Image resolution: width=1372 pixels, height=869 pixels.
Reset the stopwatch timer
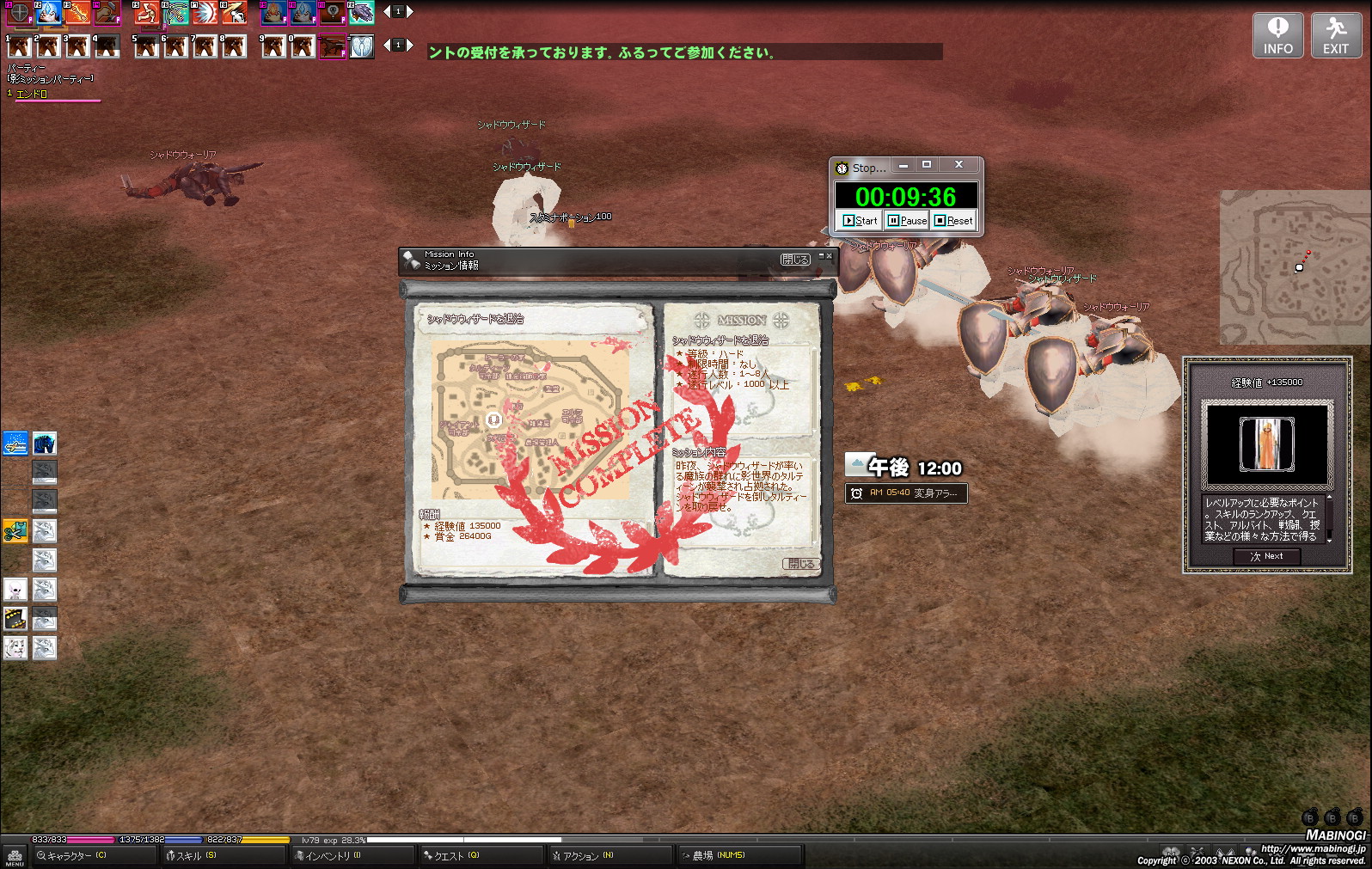click(x=954, y=221)
